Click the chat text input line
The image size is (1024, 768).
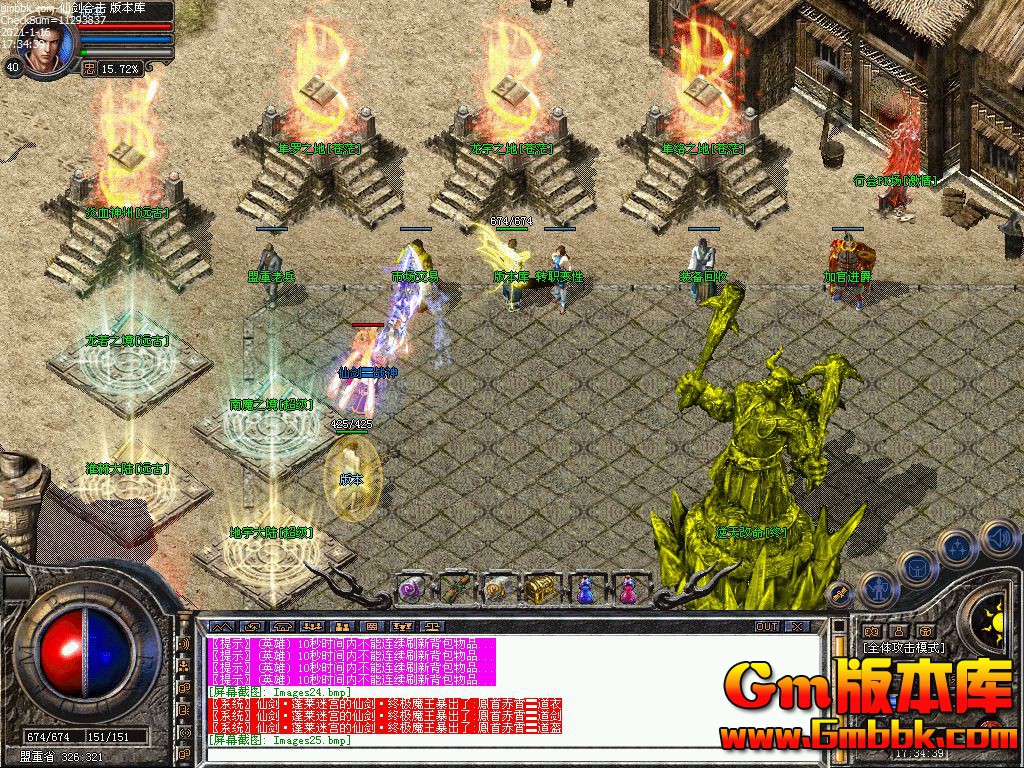[x=500, y=754]
